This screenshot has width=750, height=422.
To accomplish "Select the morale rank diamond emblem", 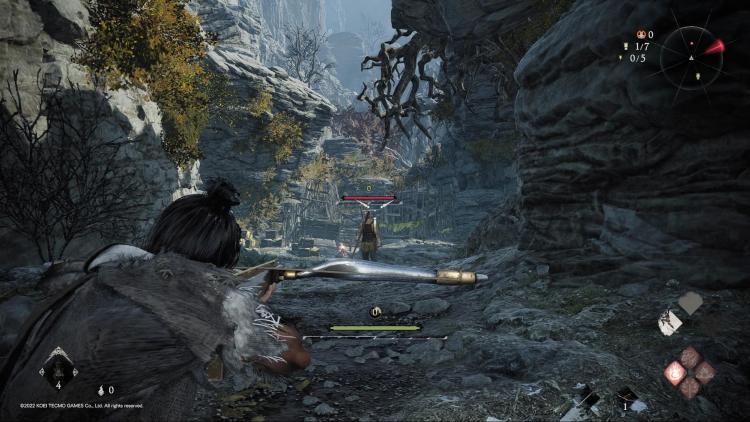I will click(58, 369).
